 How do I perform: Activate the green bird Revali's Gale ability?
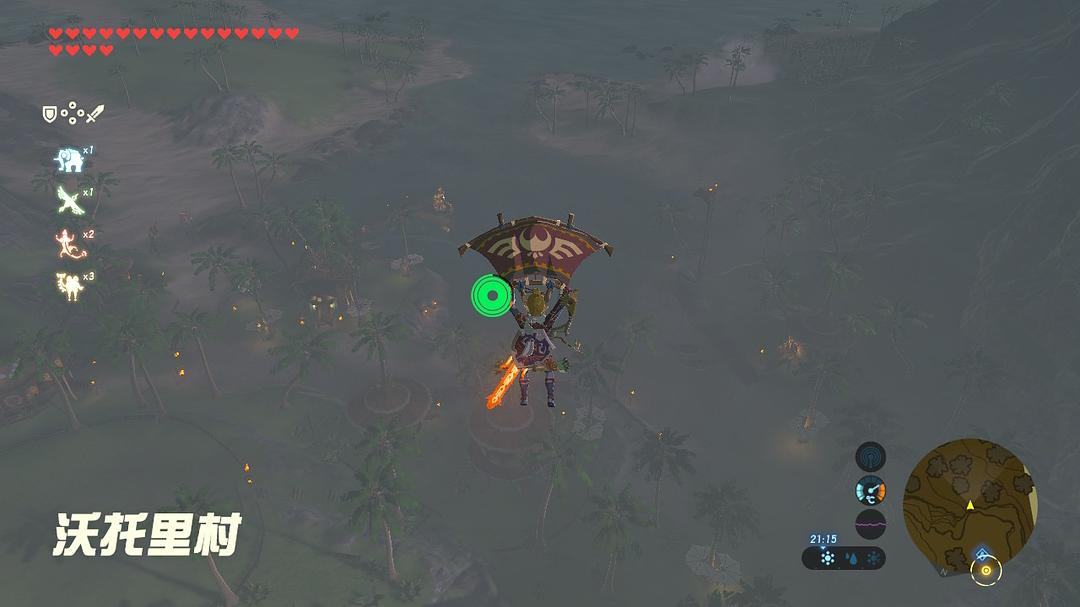point(68,200)
